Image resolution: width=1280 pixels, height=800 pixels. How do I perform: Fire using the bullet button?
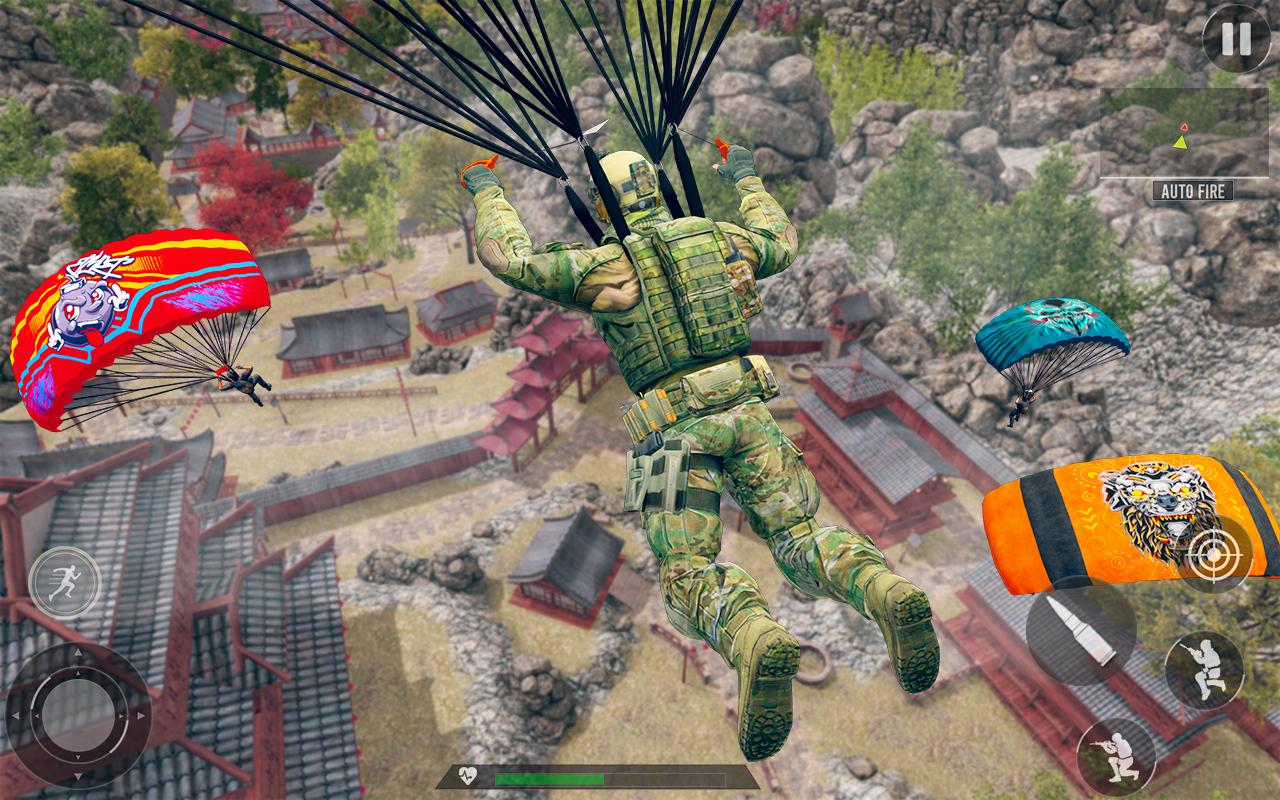tap(1081, 630)
